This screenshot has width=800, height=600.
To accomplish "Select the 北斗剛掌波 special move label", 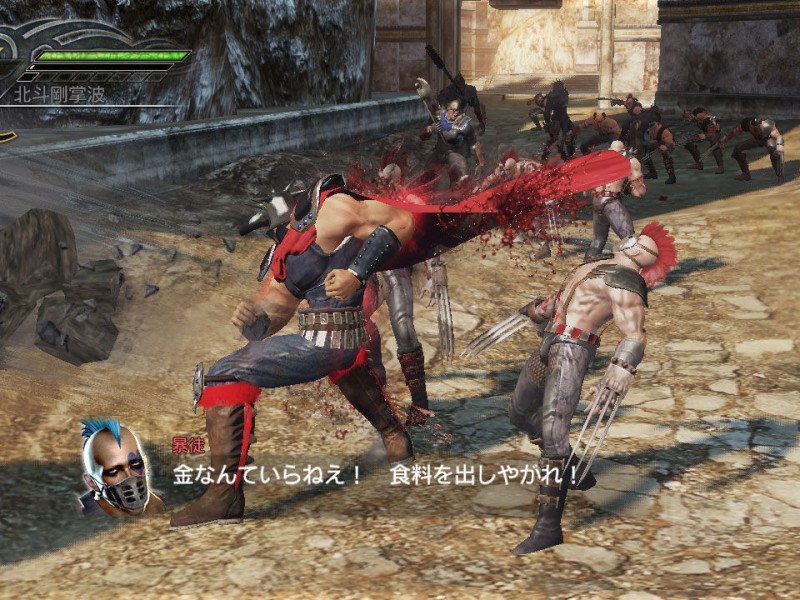I will click(x=58, y=95).
